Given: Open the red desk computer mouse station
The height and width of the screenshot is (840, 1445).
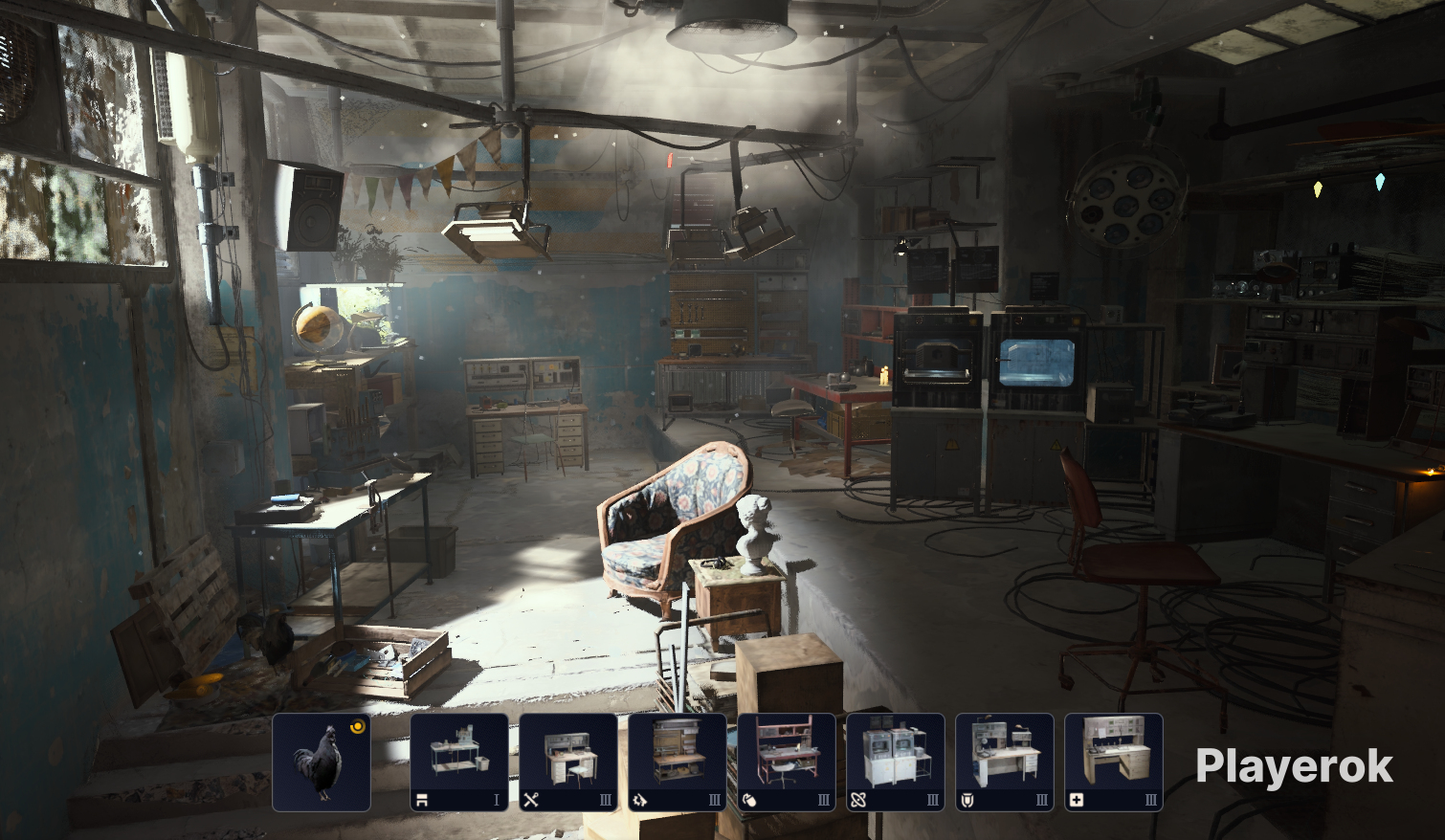Looking at the screenshot, I should (787, 763).
